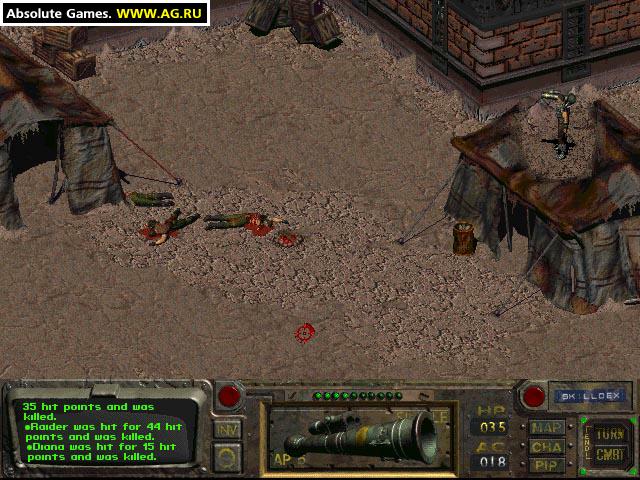Open the Skilldex with its red button
The height and width of the screenshot is (480, 640).
[535, 395]
